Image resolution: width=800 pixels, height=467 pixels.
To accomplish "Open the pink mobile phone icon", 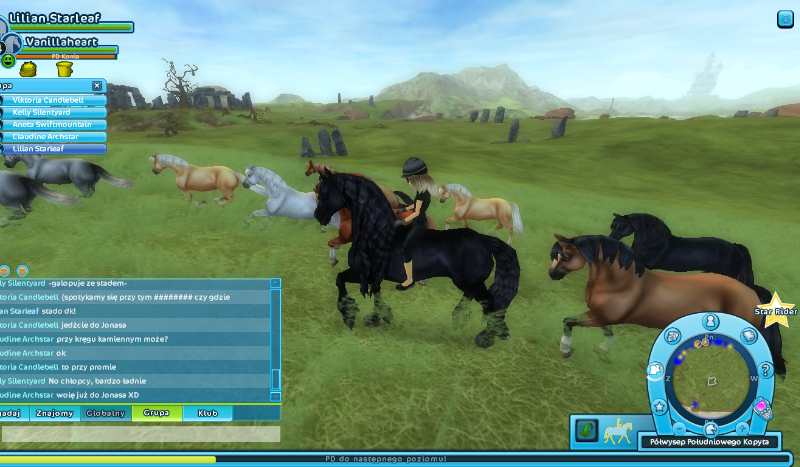I will pos(764,407).
